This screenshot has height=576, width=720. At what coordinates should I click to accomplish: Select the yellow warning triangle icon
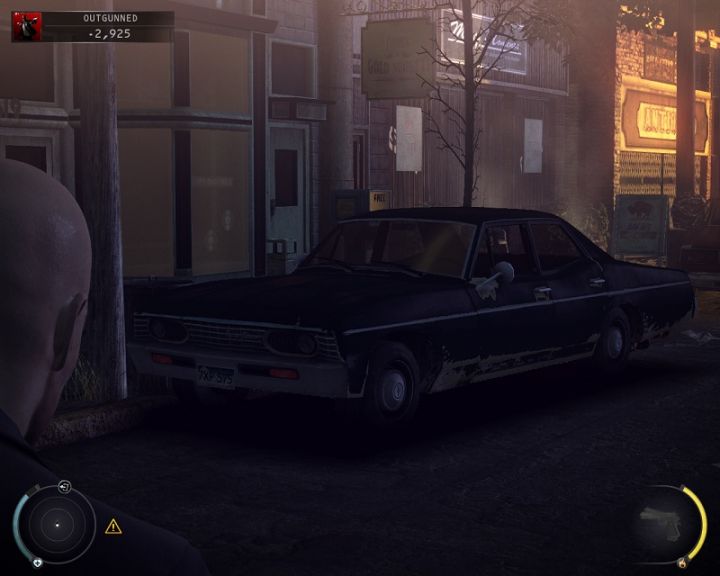tap(113, 526)
